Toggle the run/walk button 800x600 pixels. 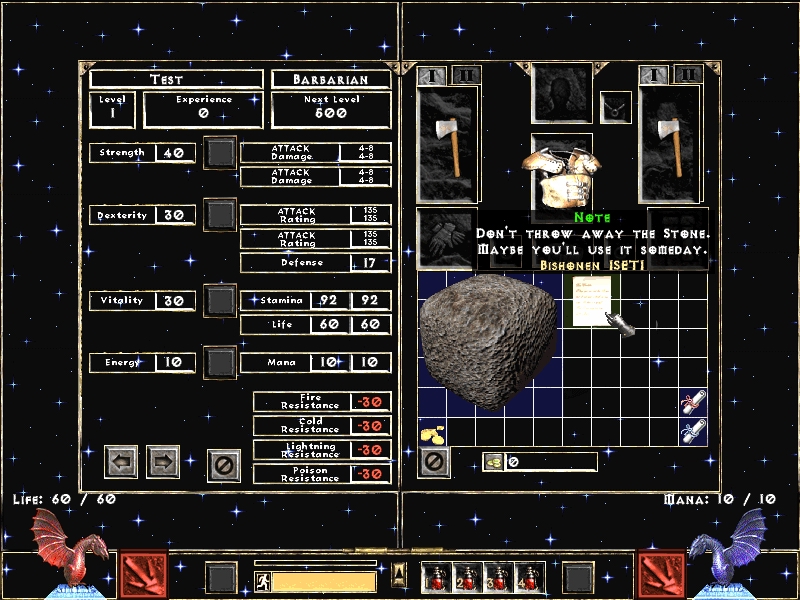tap(261, 580)
